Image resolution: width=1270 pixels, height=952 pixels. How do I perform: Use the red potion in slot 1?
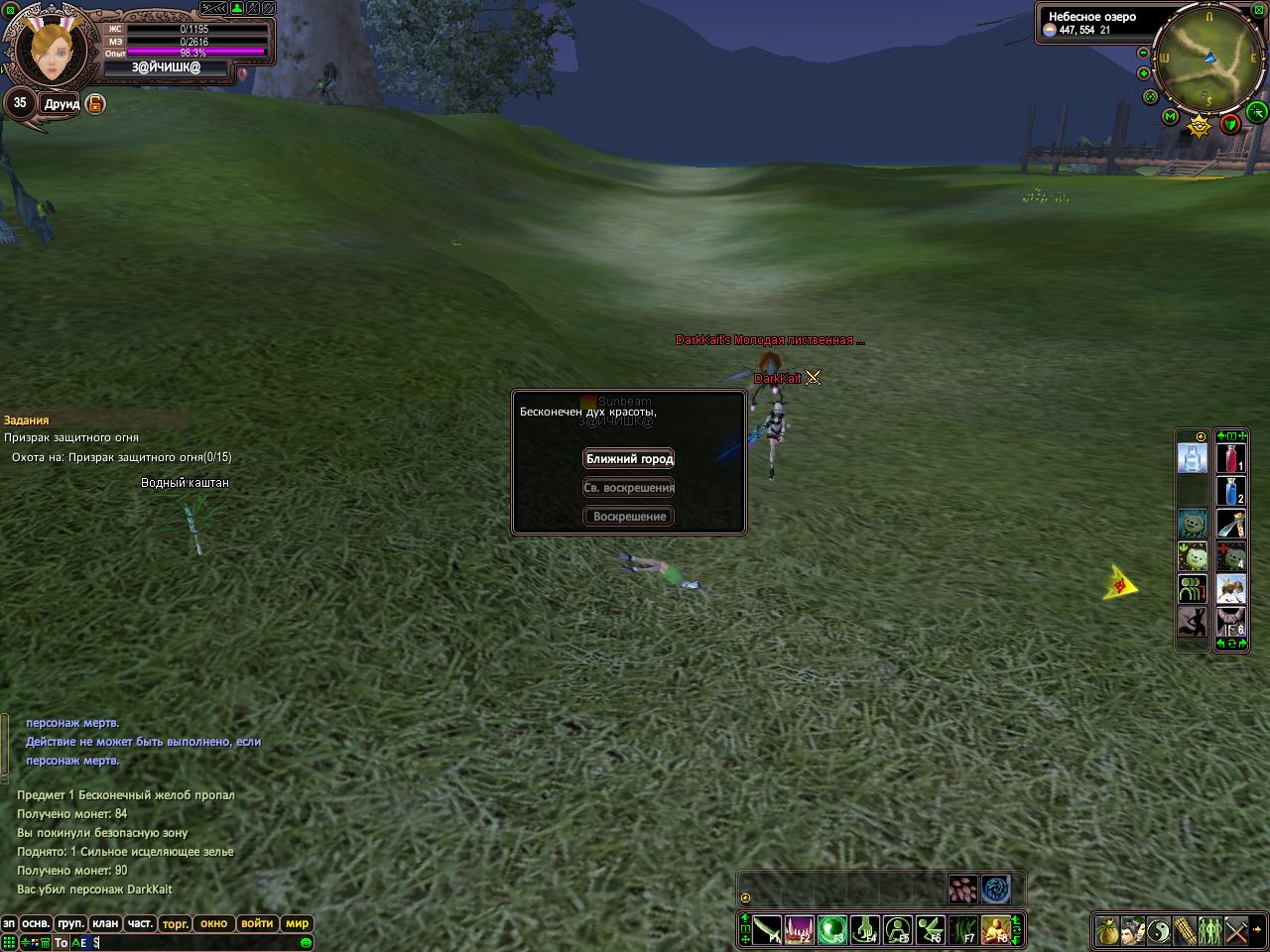point(1231,459)
